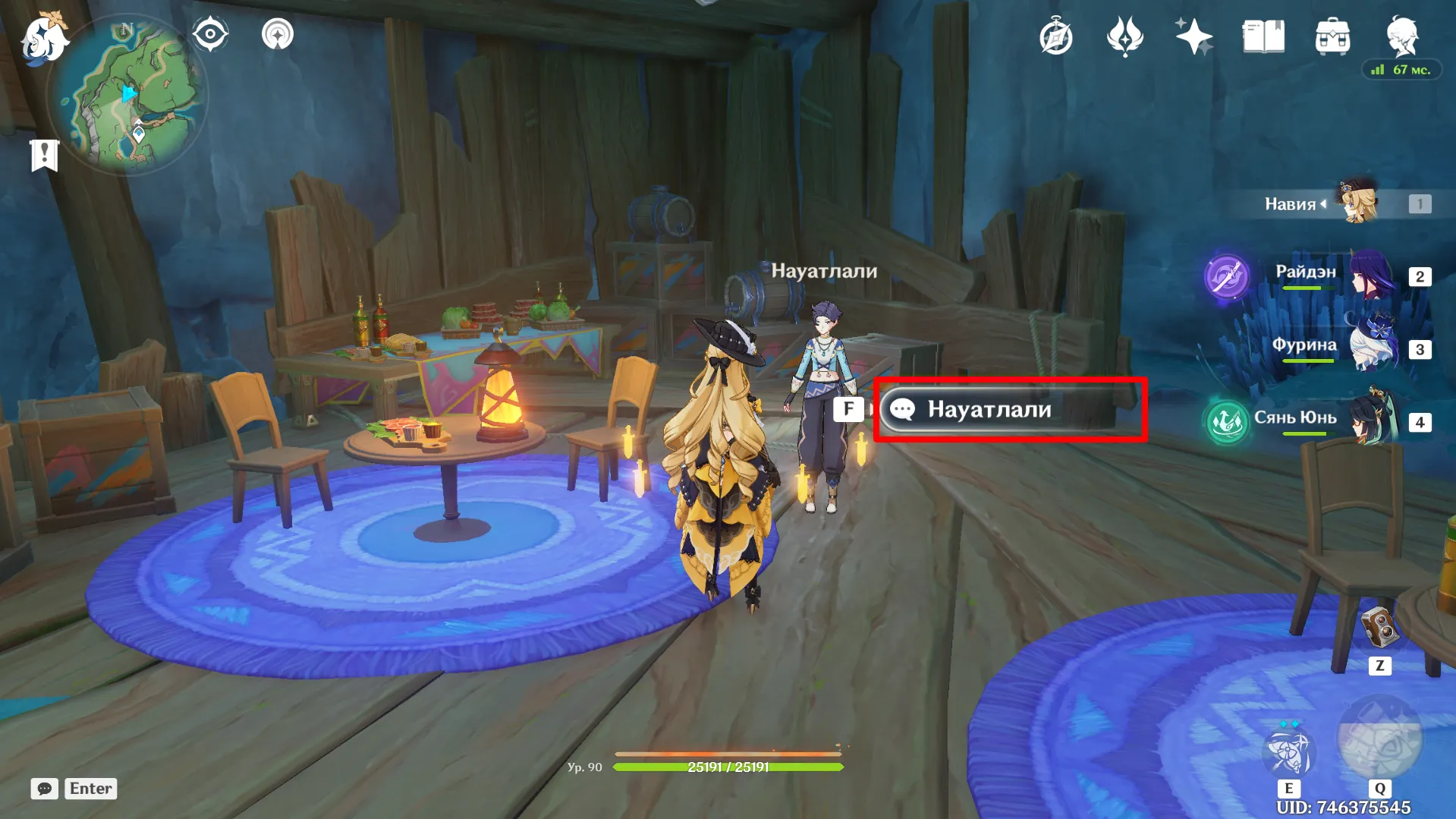Open the signal beacon icon beside the minimap

point(278,34)
